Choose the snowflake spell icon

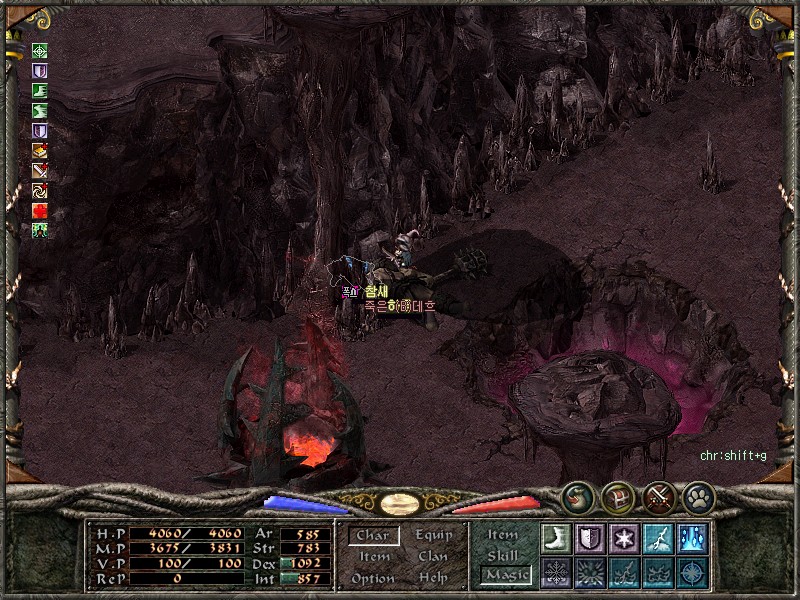tap(556, 572)
